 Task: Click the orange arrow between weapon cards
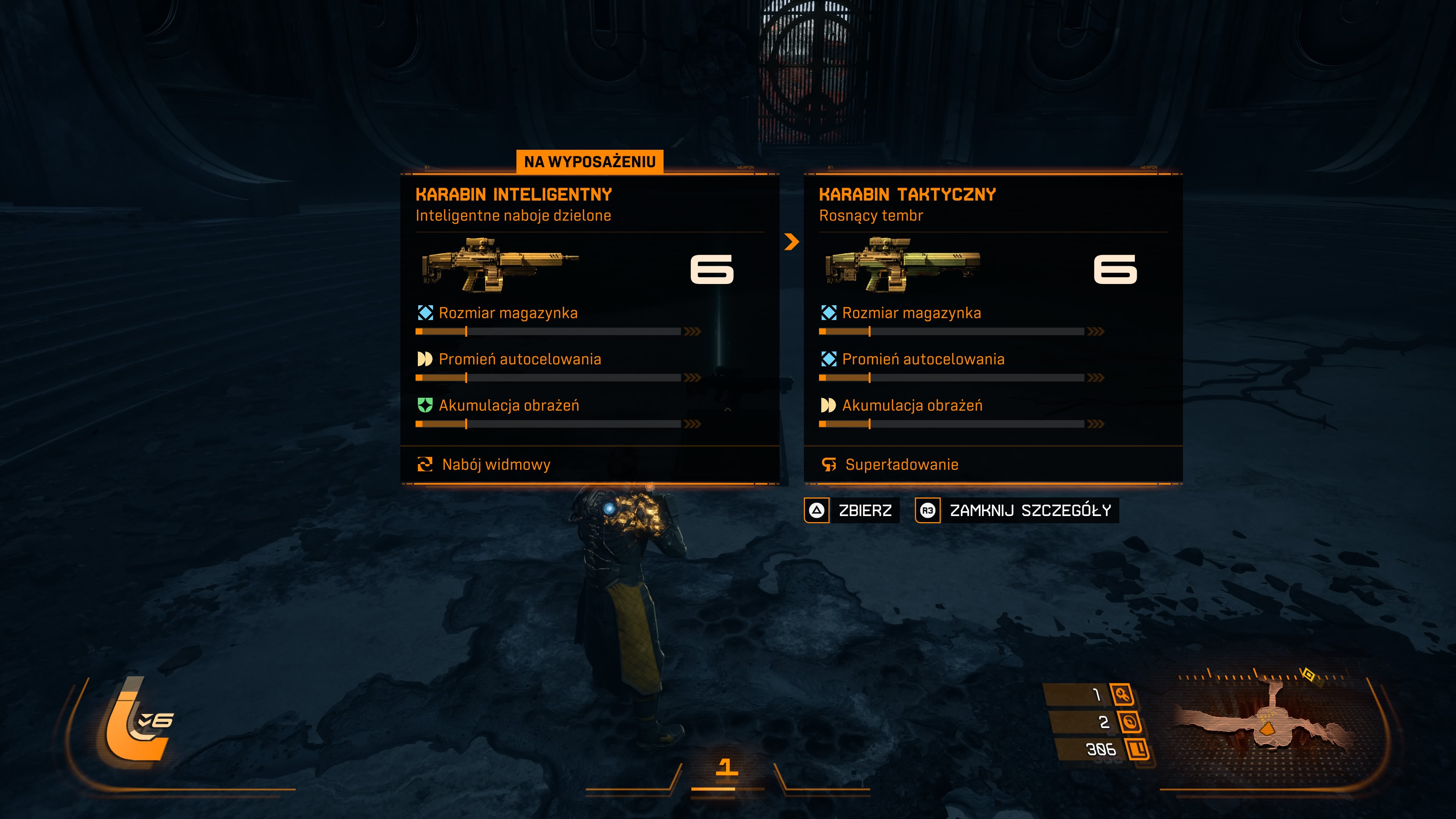click(792, 242)
